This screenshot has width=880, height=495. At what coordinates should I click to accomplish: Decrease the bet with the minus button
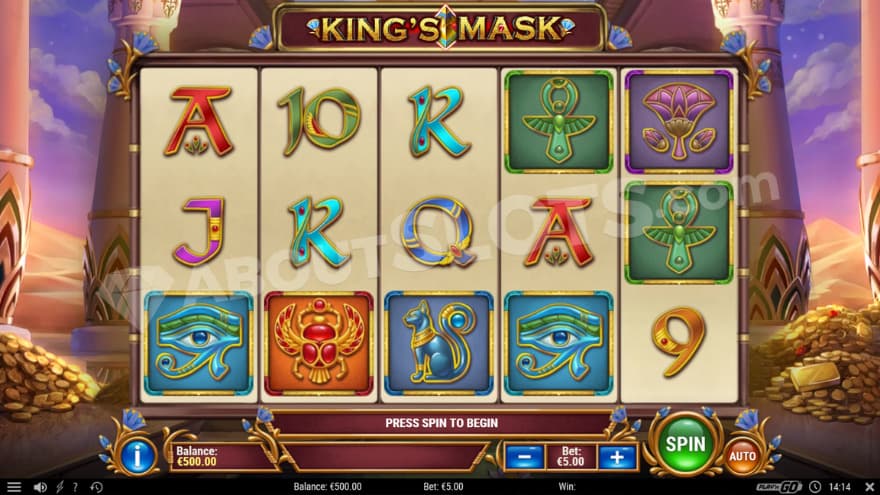click(x=524, y=457)
